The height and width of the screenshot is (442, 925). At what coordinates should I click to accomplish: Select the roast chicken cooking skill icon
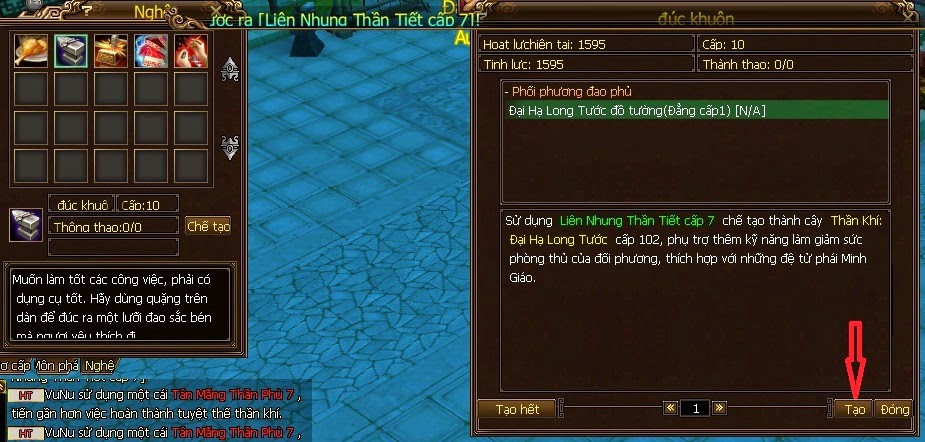click(x=29, y=49)
